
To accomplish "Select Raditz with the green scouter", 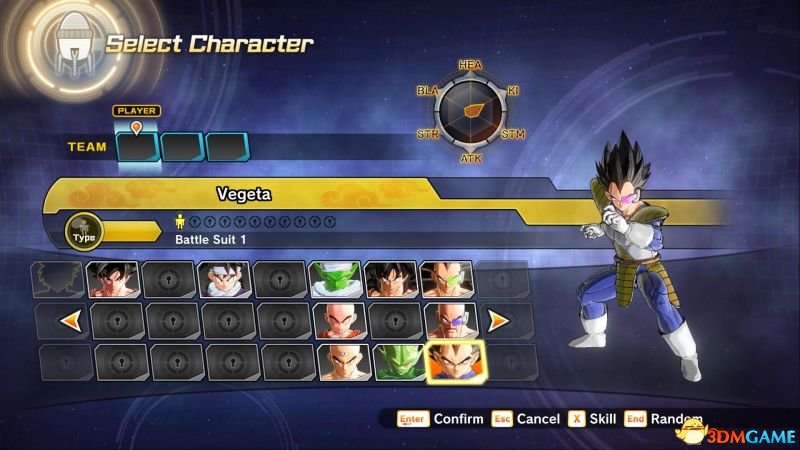I will click(x=445, y=280).
